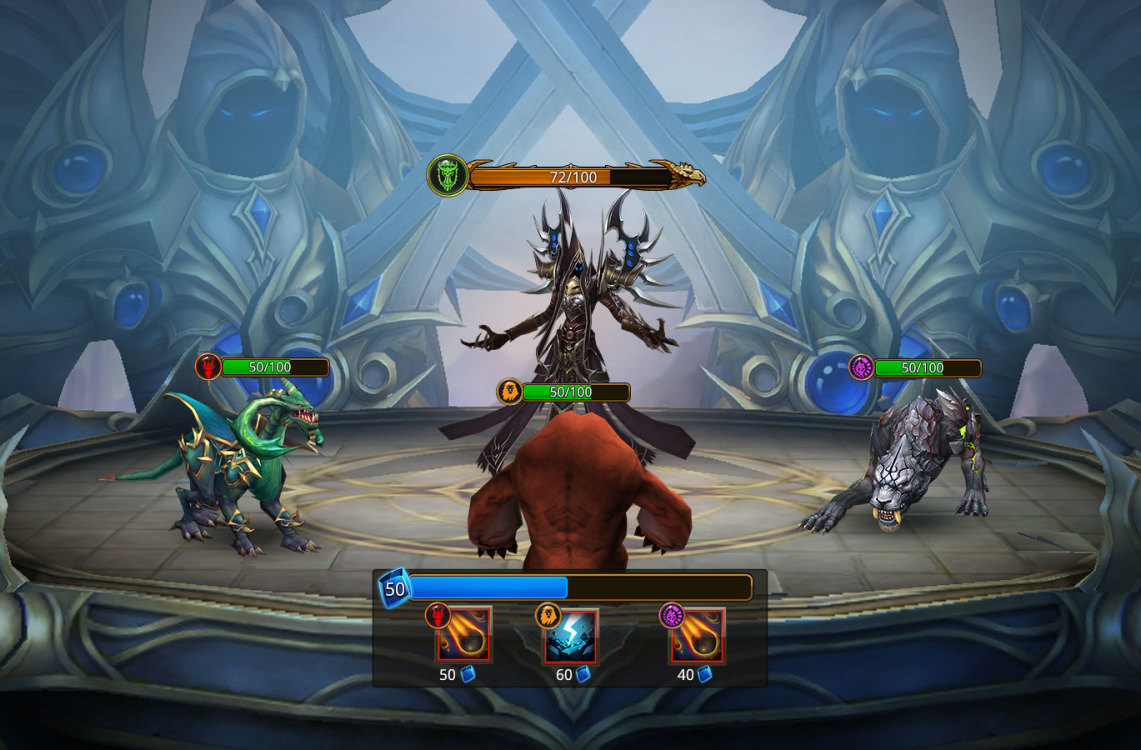
Task: Use the fireball ability costing 40 mana
Action: point(697,636)
